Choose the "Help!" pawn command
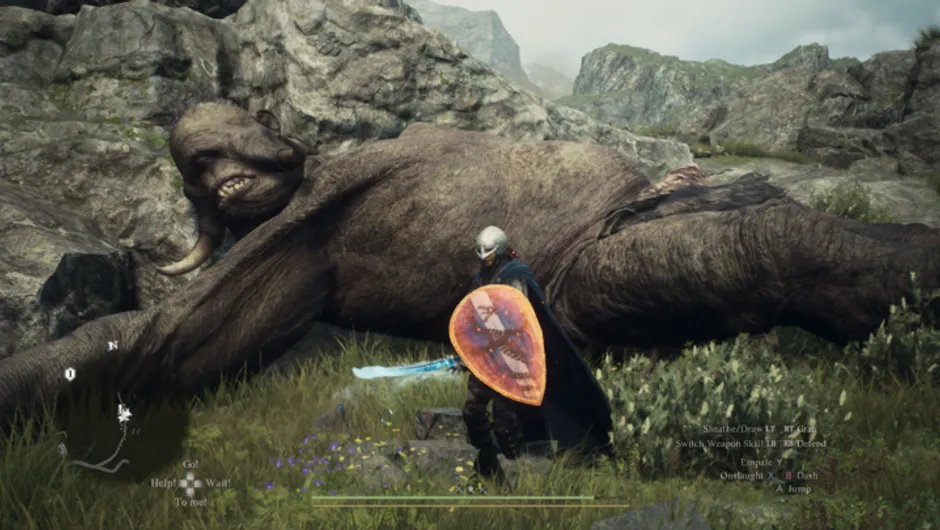This screenshot has height=530, width=940. (162, 483)
